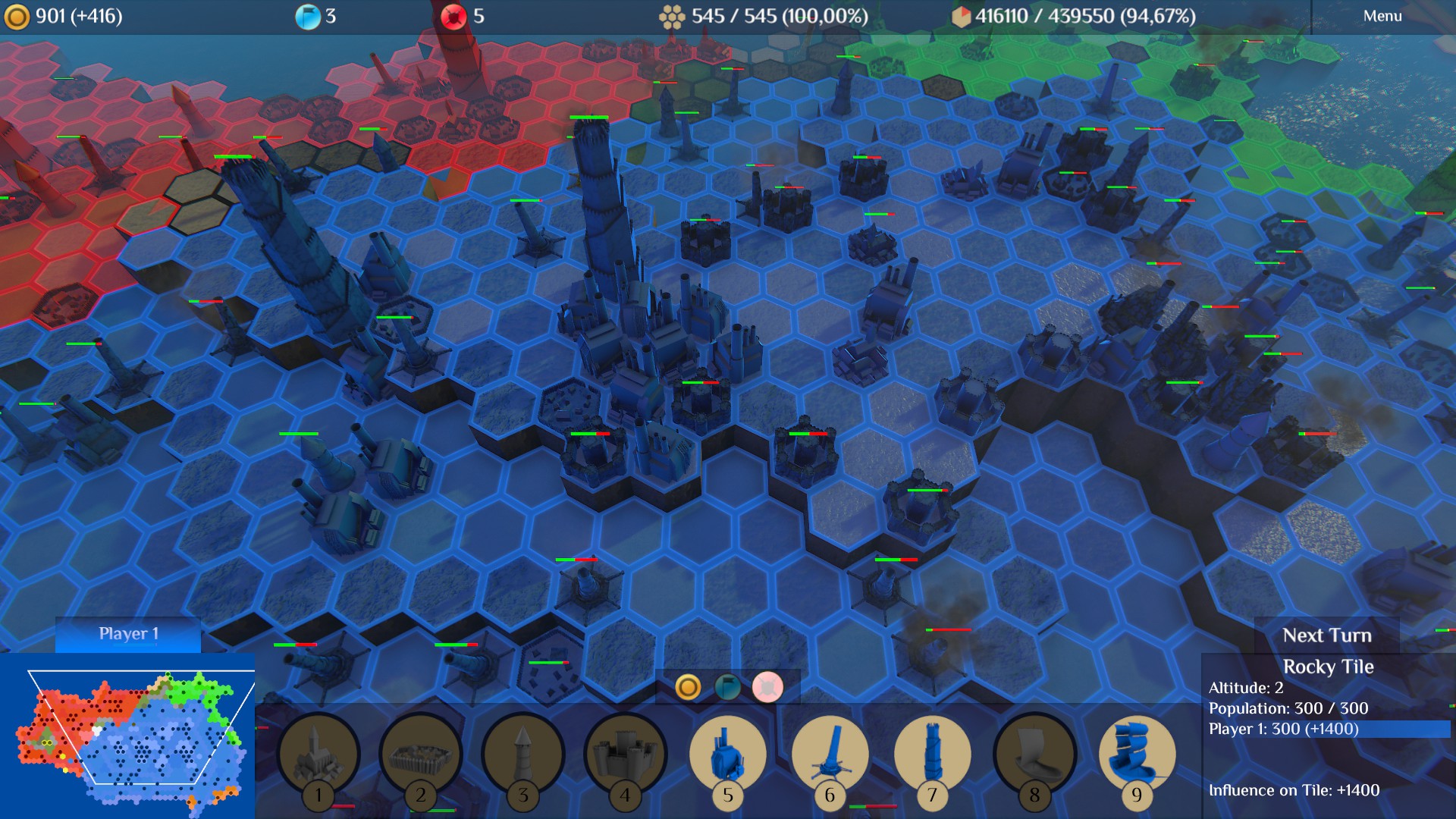1456x819 pixels.
Task: Choose the wooden fort in slot 2
Action: (421, 755)
